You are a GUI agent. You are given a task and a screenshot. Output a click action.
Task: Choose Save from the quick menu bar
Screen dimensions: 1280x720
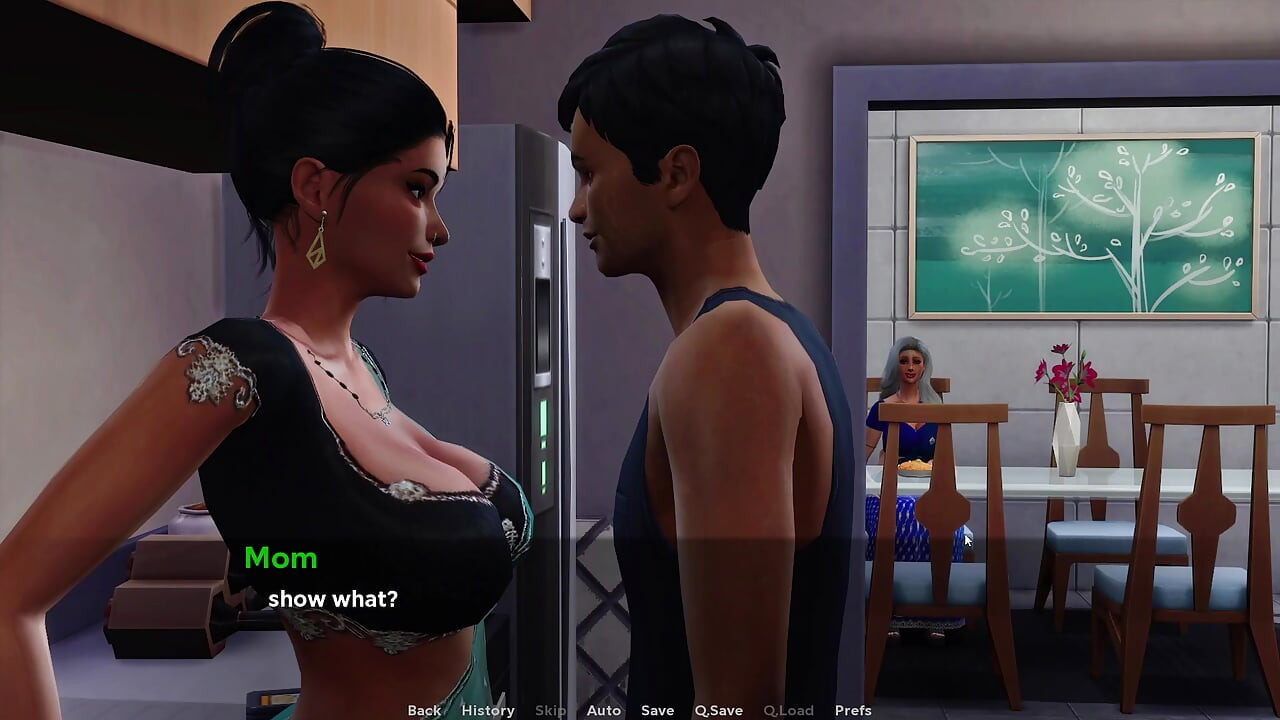(x=656, y=710)
